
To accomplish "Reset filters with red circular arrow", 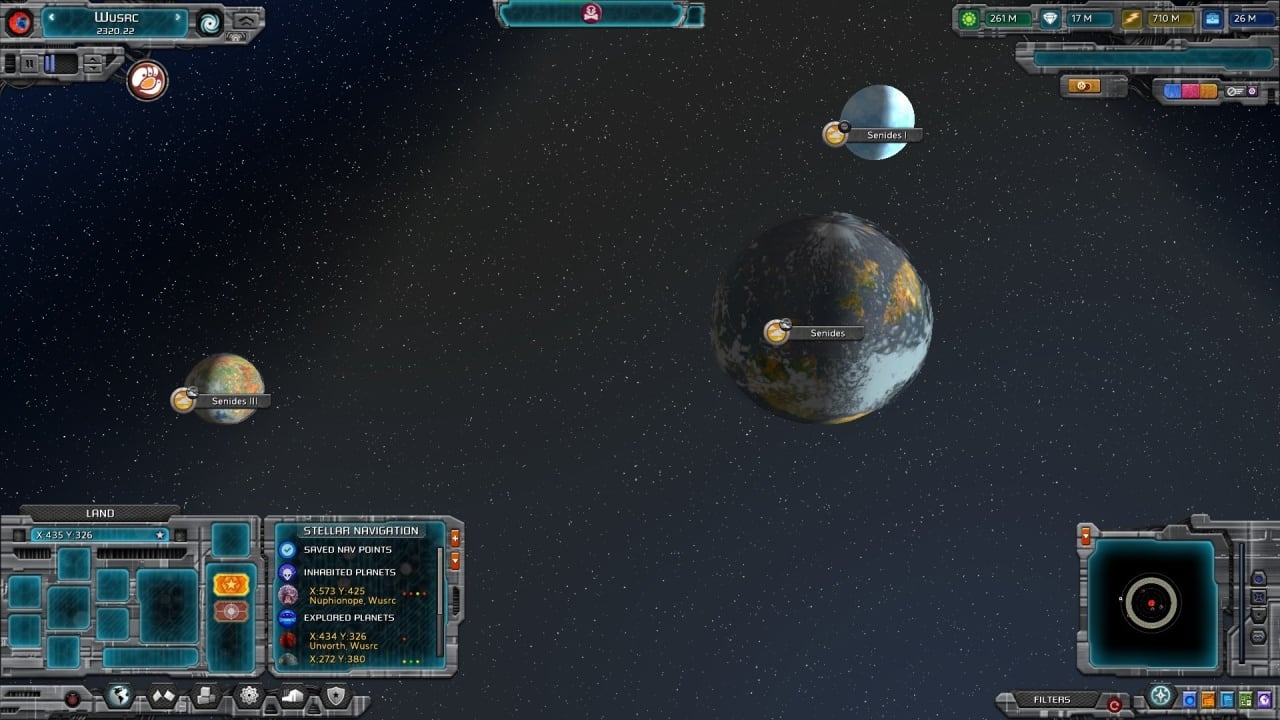I will [1114, 704].
